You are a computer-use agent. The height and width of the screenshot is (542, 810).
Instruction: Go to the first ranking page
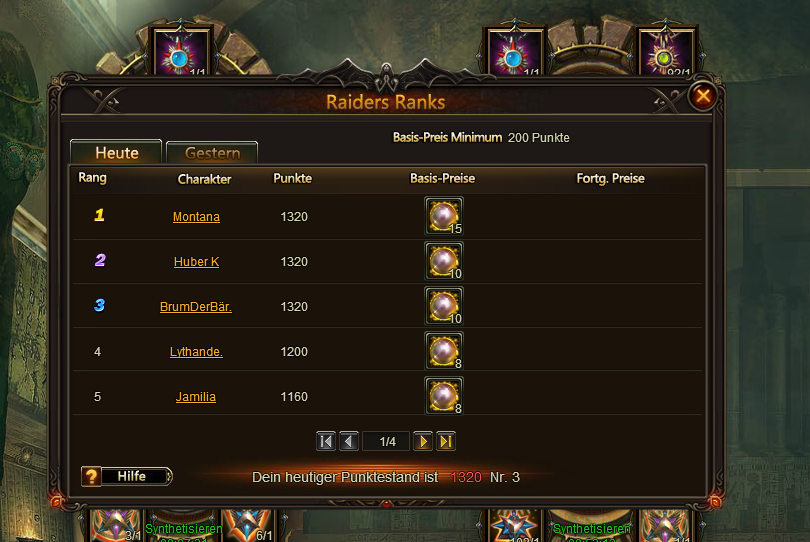(x=326, y=441)
